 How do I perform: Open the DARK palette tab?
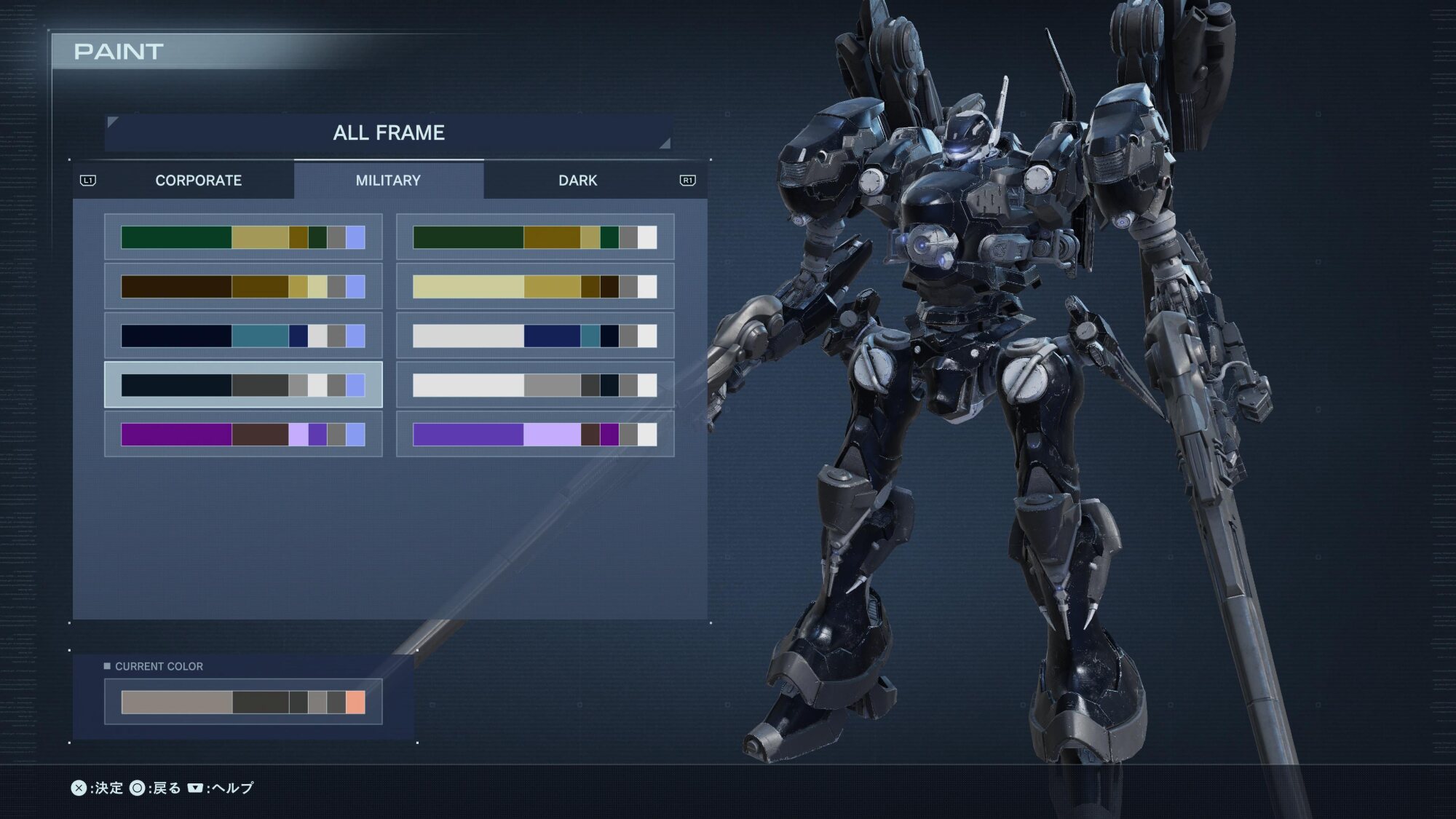pos(577,181)
